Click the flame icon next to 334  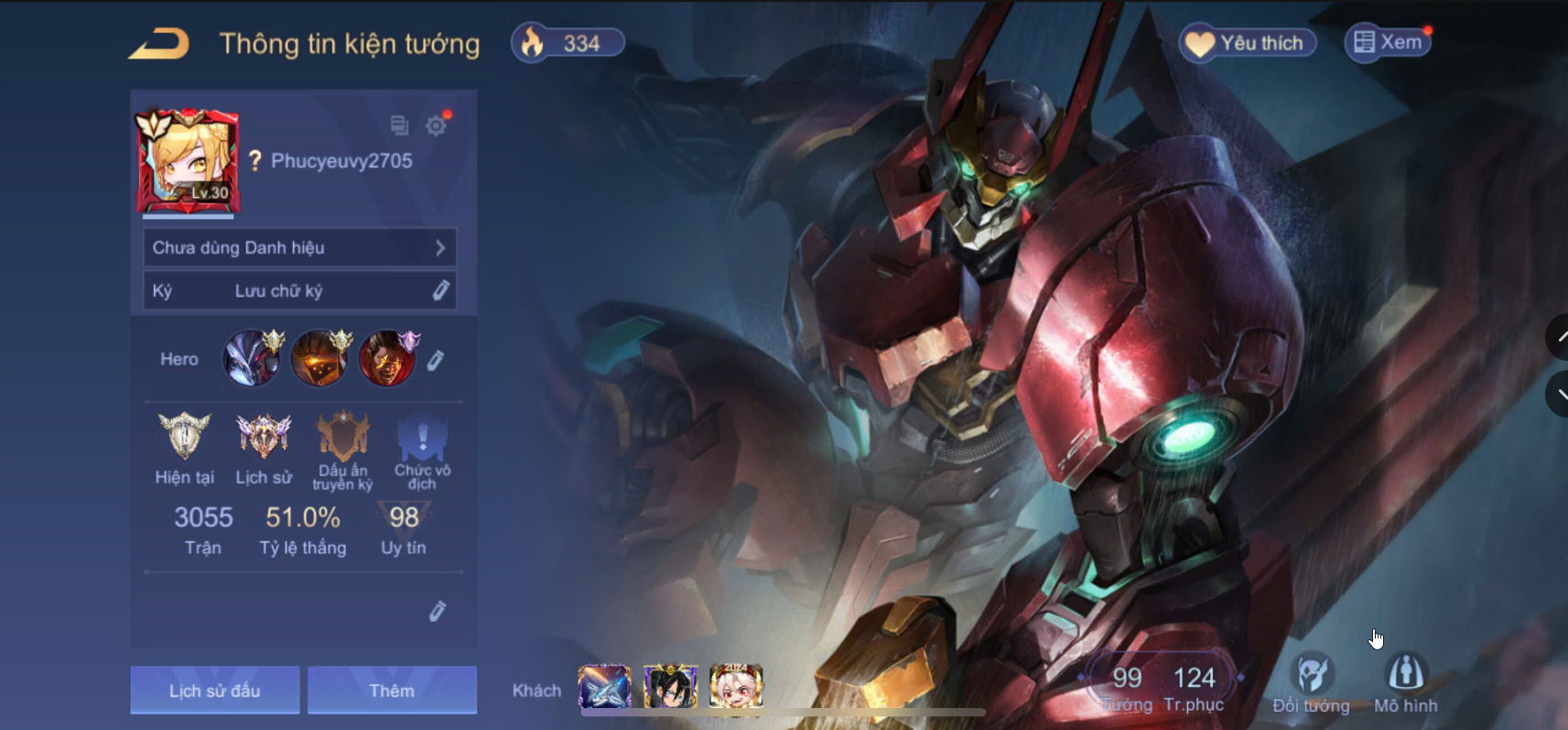click(x=532, y=41)
